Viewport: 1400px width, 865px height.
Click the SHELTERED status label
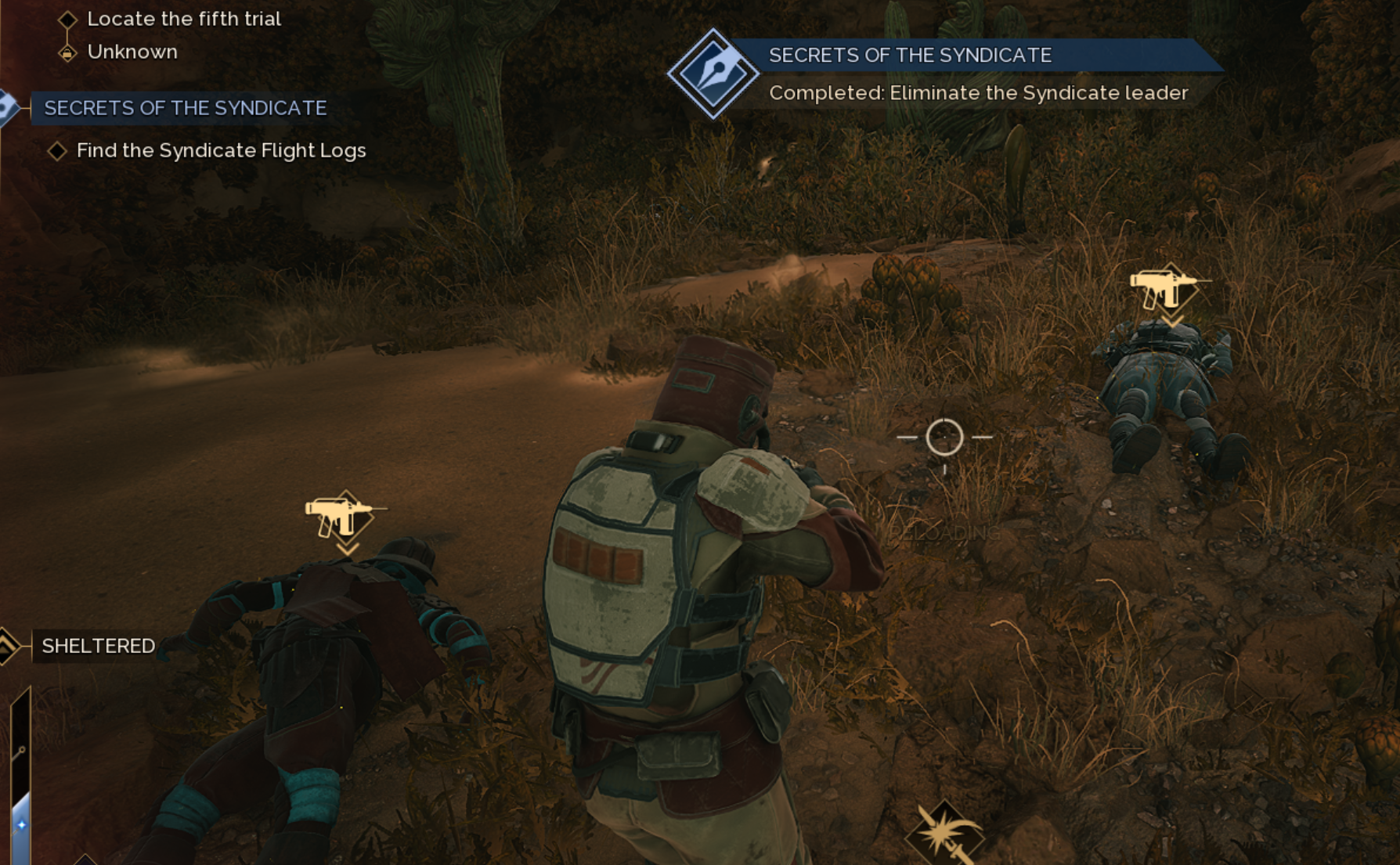[x=98, y=646]
